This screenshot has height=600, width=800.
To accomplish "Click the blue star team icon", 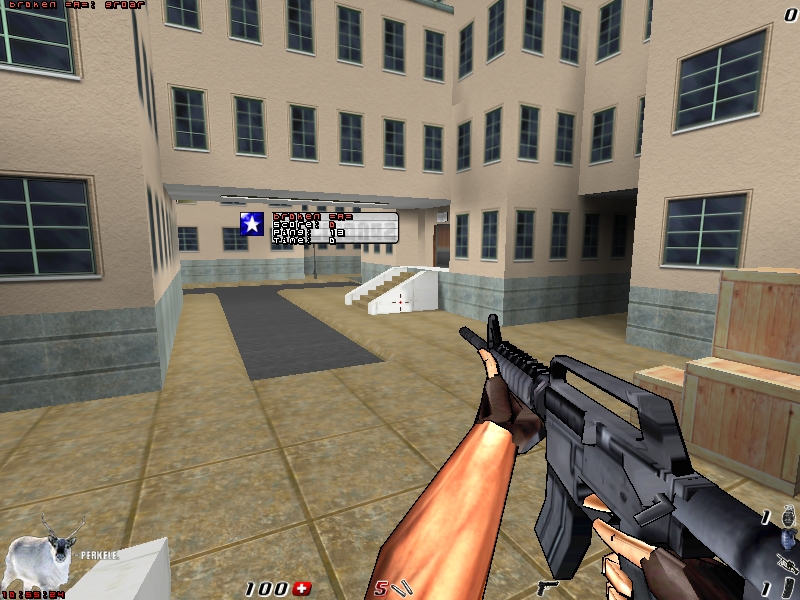I will point(252,225).
